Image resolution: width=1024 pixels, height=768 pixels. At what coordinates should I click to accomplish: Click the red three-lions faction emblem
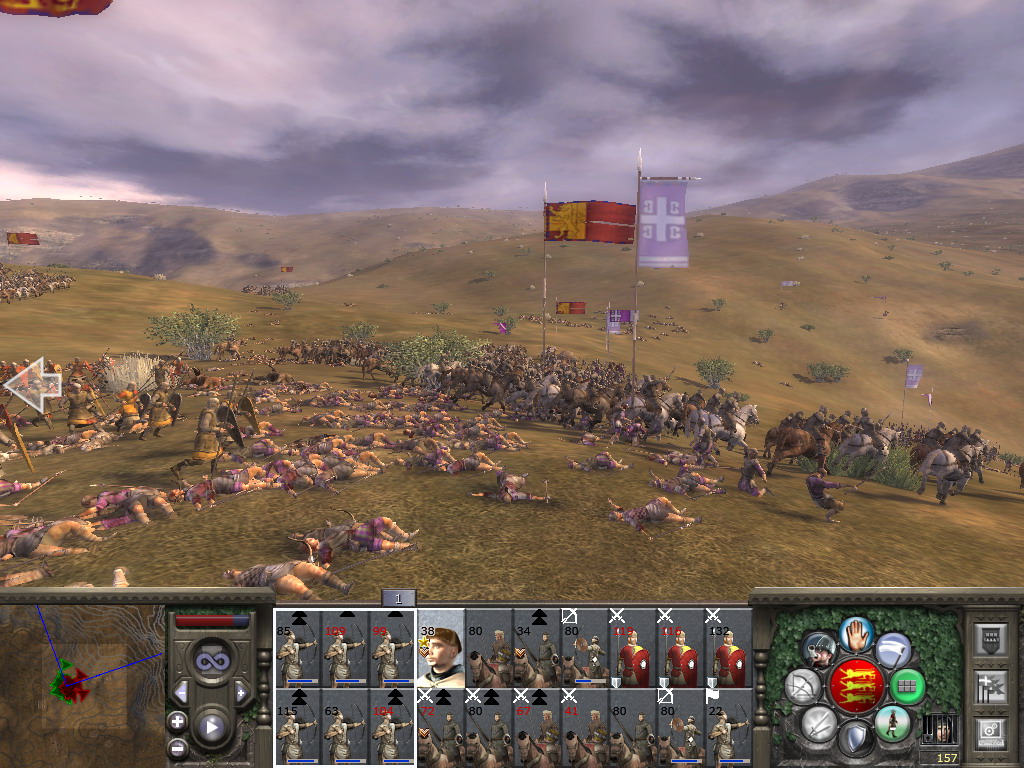pos(856,686)
